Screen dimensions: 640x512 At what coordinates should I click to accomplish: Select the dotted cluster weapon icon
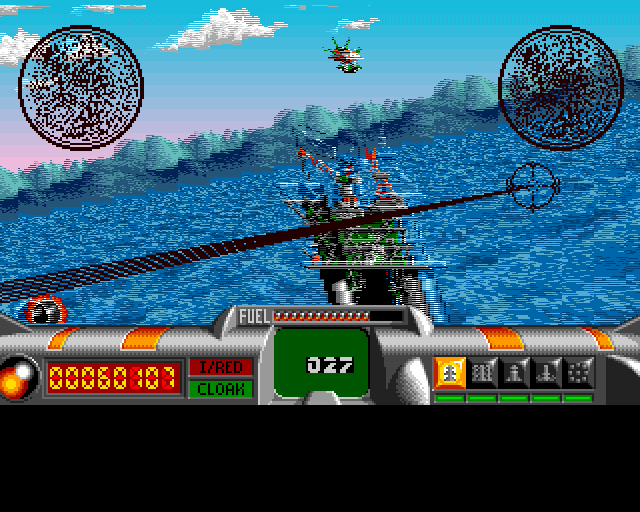pyautogui.click(x=578, y=372)
